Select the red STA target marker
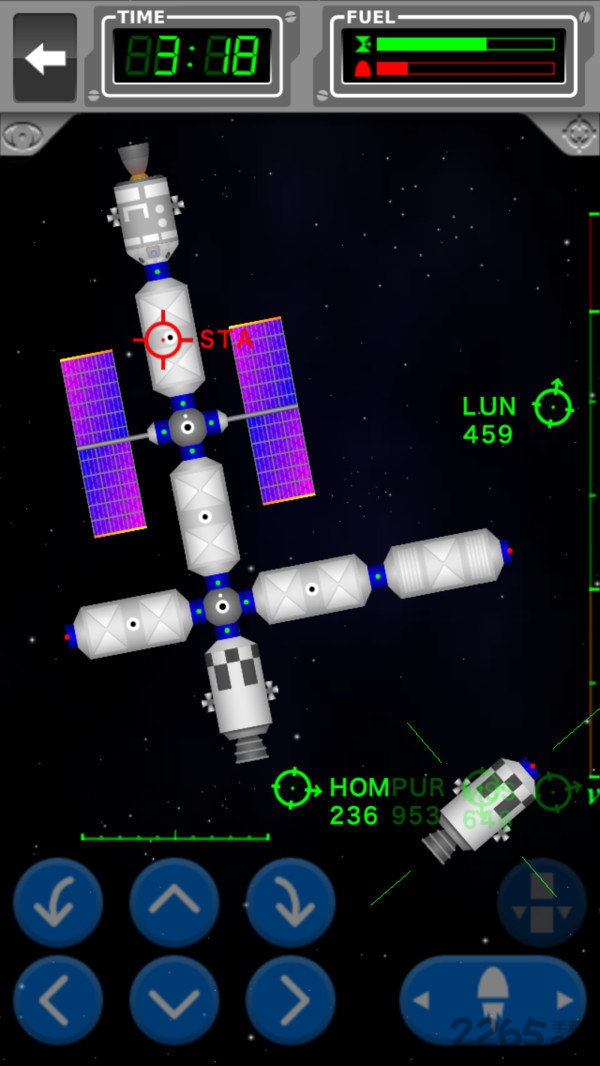The width and height of the screenshot is (600, 1066). [163, 340]
